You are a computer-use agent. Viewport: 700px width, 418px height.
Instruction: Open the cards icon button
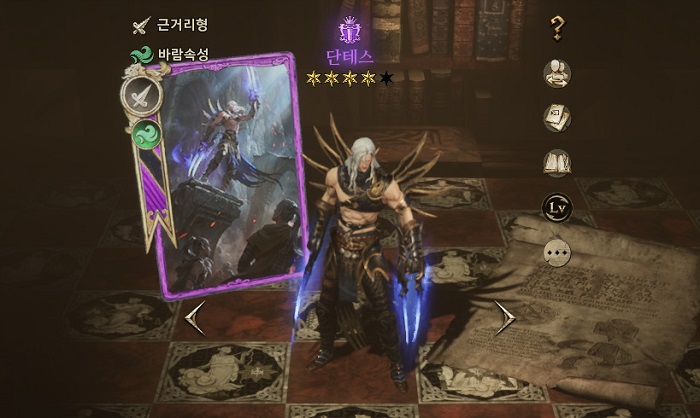coord(558,118)
